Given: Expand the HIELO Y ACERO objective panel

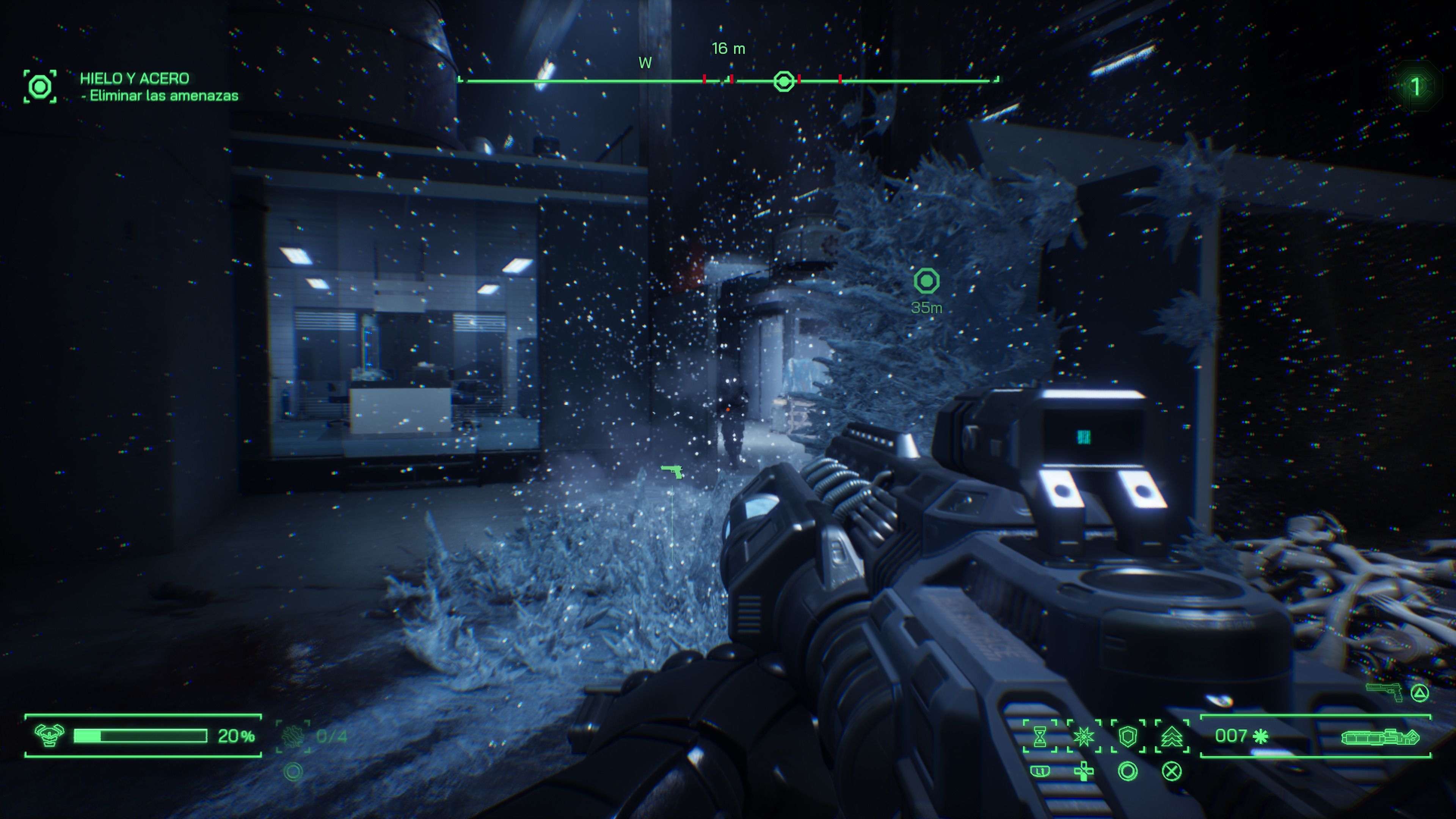Looking at the screenshot, I should click(135, 79).
